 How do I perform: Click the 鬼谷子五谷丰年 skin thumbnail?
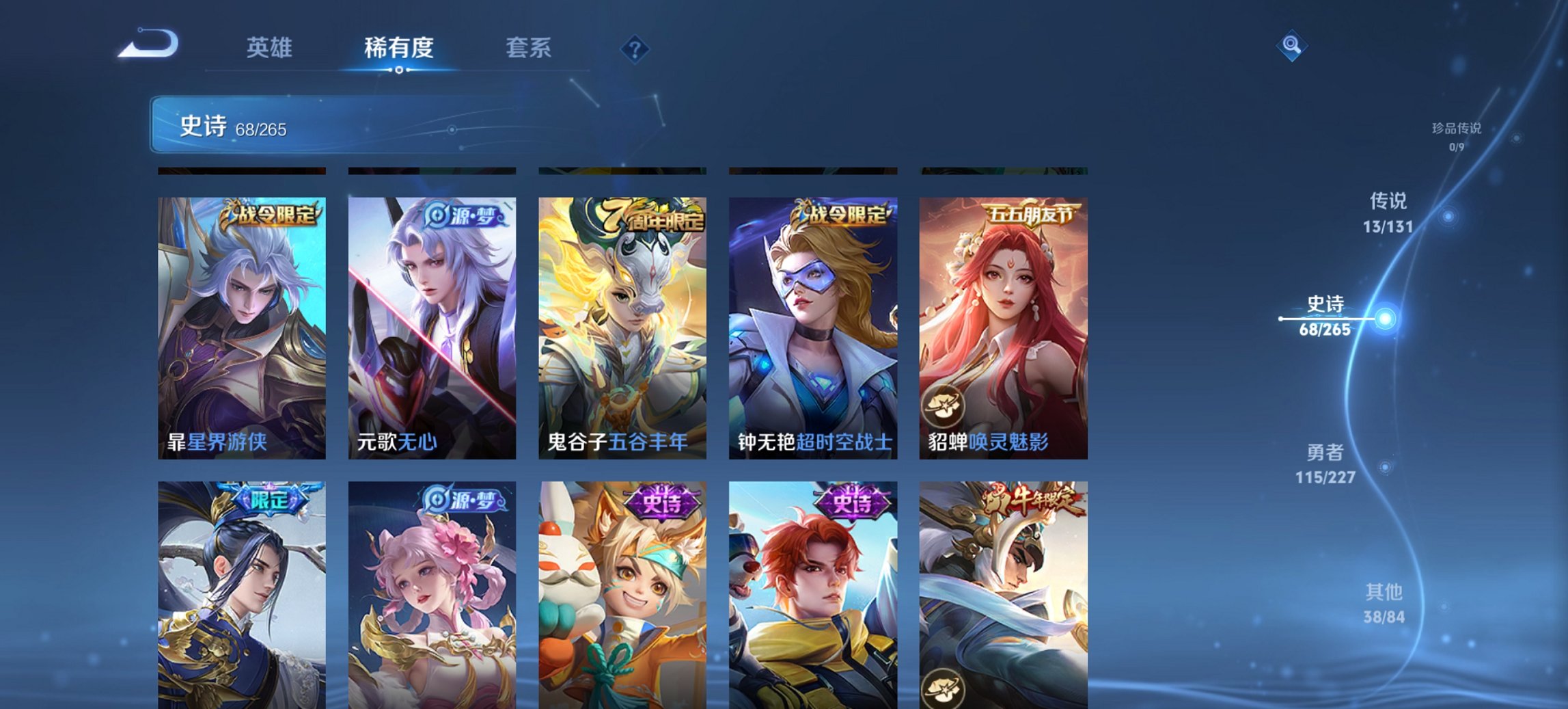[621, 335]
